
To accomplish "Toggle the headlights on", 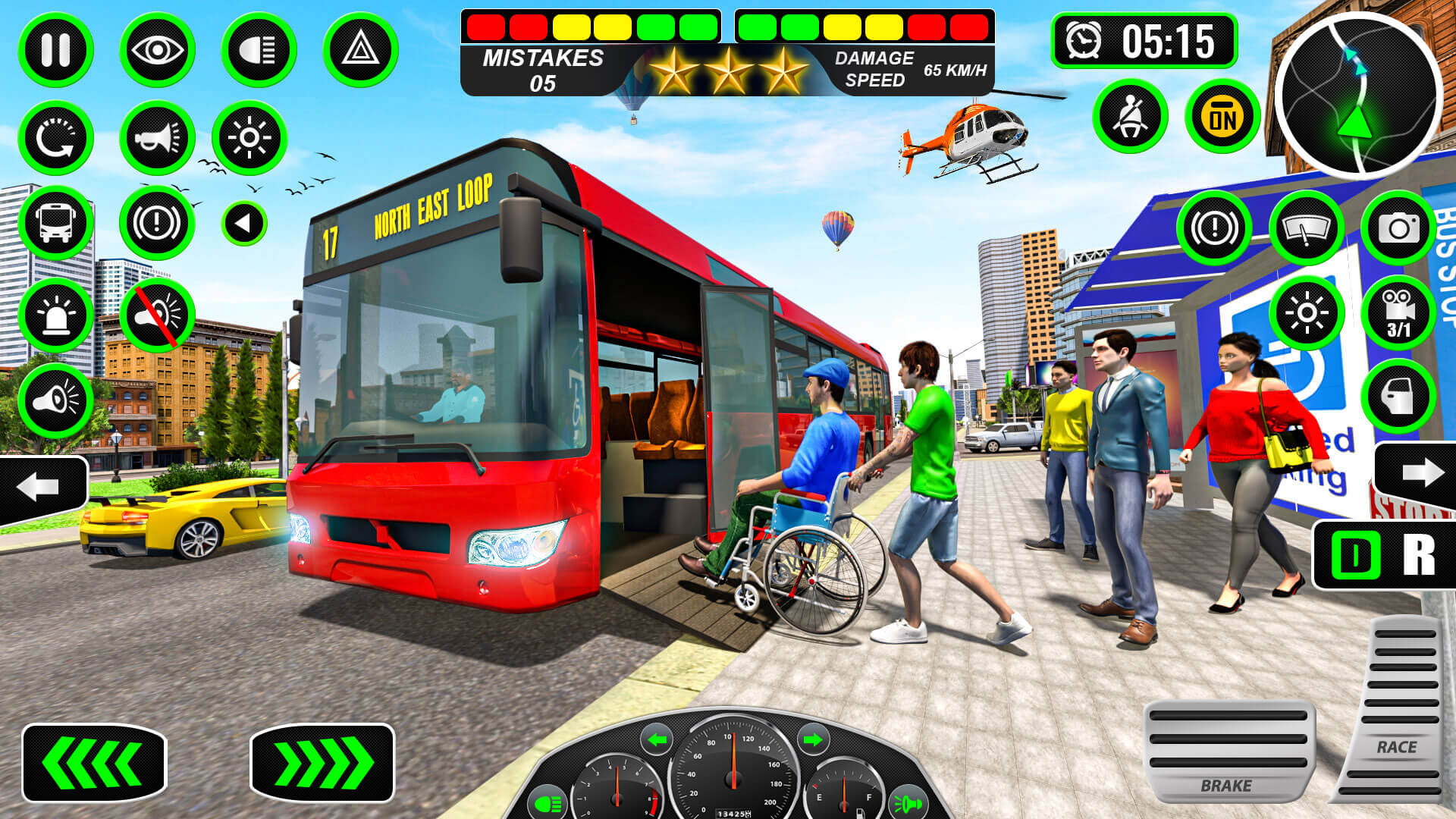I will point(258,49).
